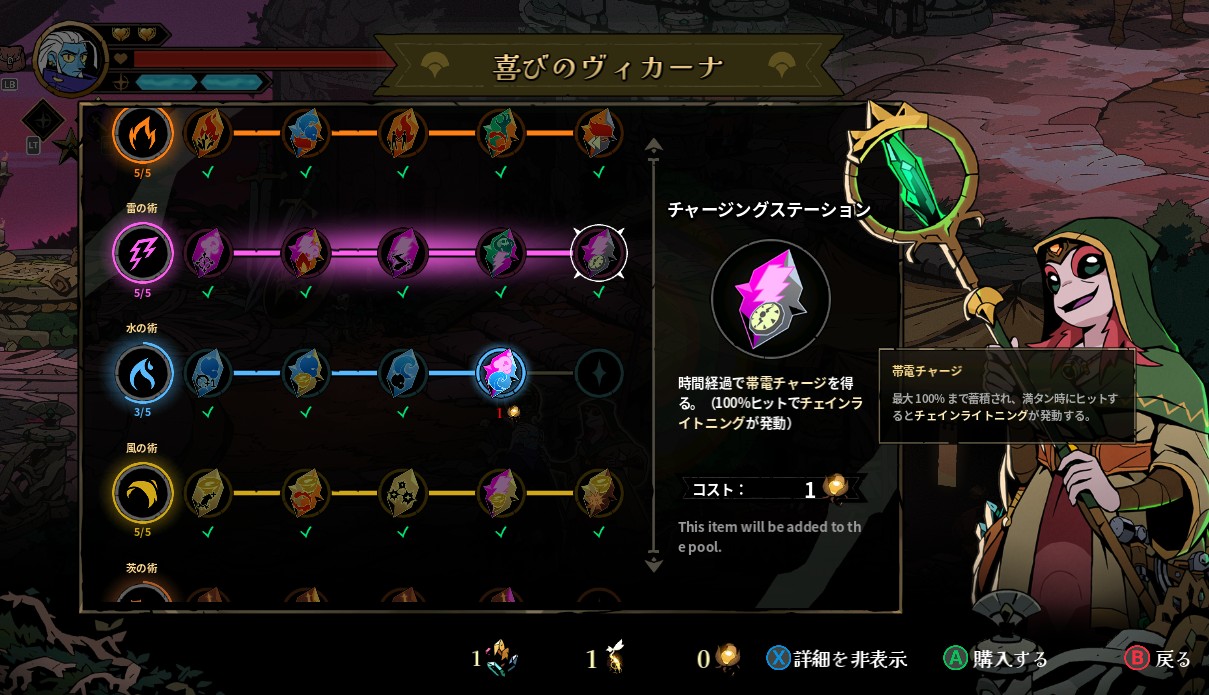
Task: Hide details with 詳細を非表示
Action: pos(837,659)
